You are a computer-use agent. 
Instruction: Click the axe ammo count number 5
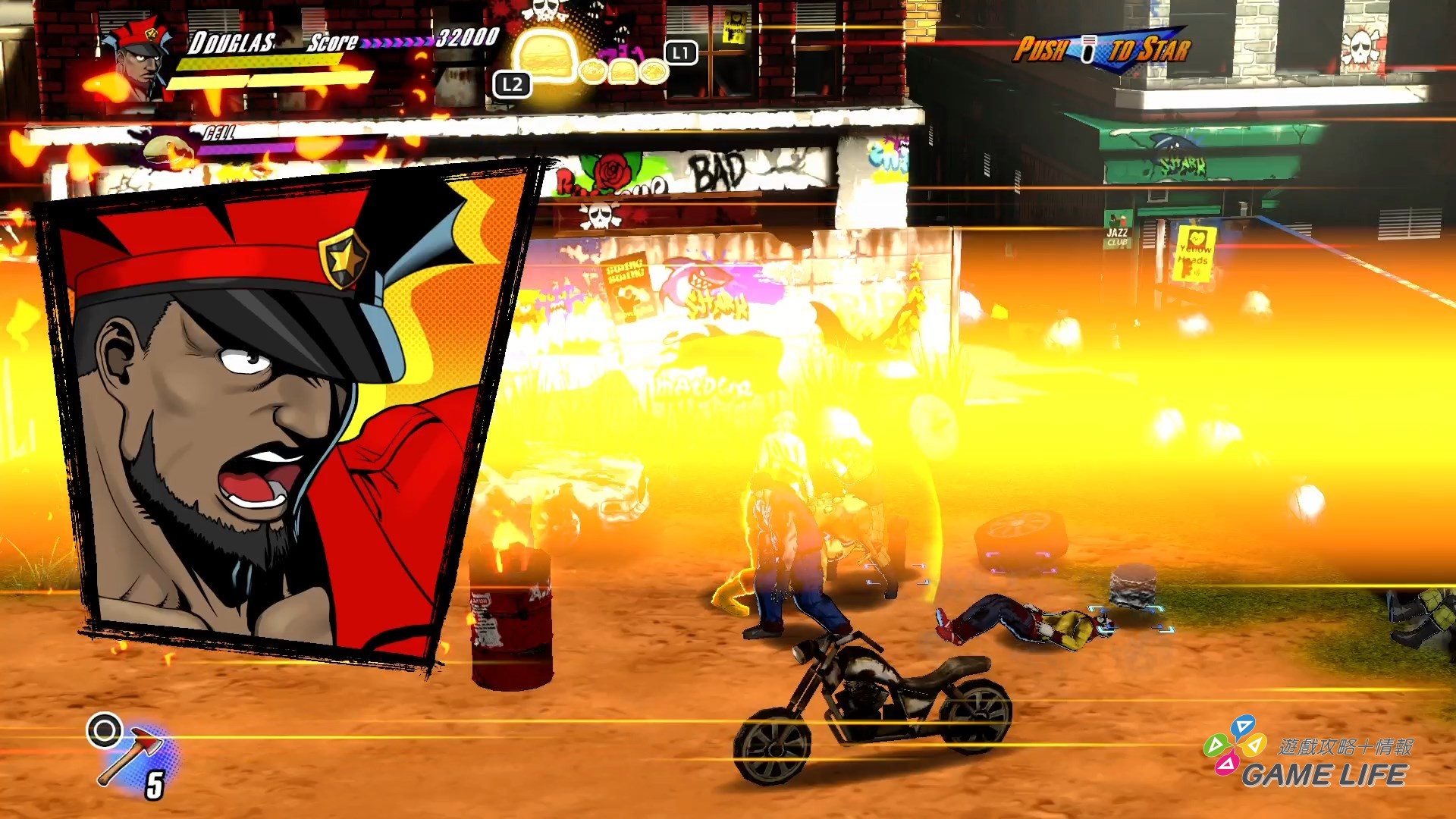click(x=155, y=784)
